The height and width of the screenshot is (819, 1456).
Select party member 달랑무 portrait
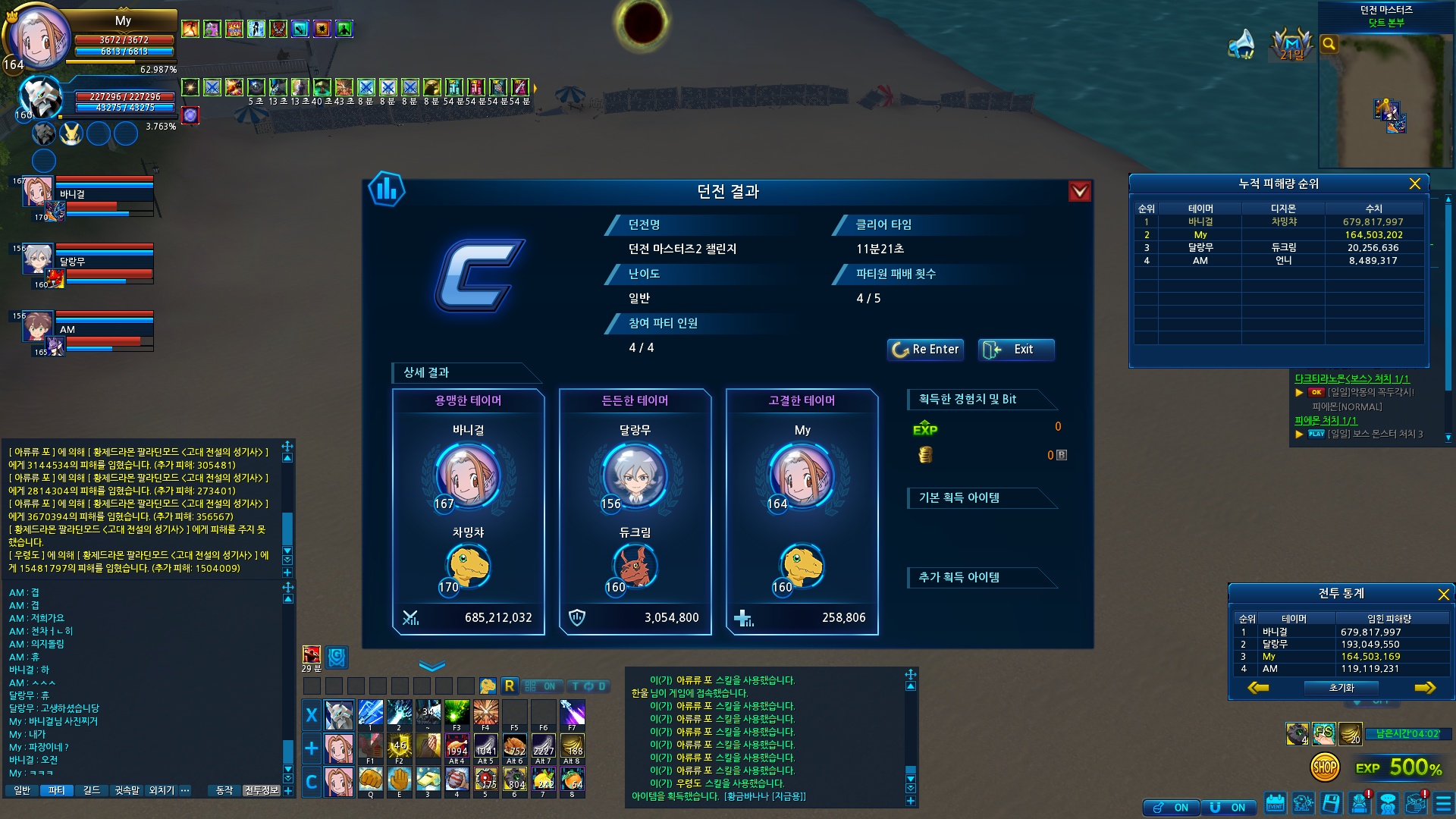click(37, 260)
